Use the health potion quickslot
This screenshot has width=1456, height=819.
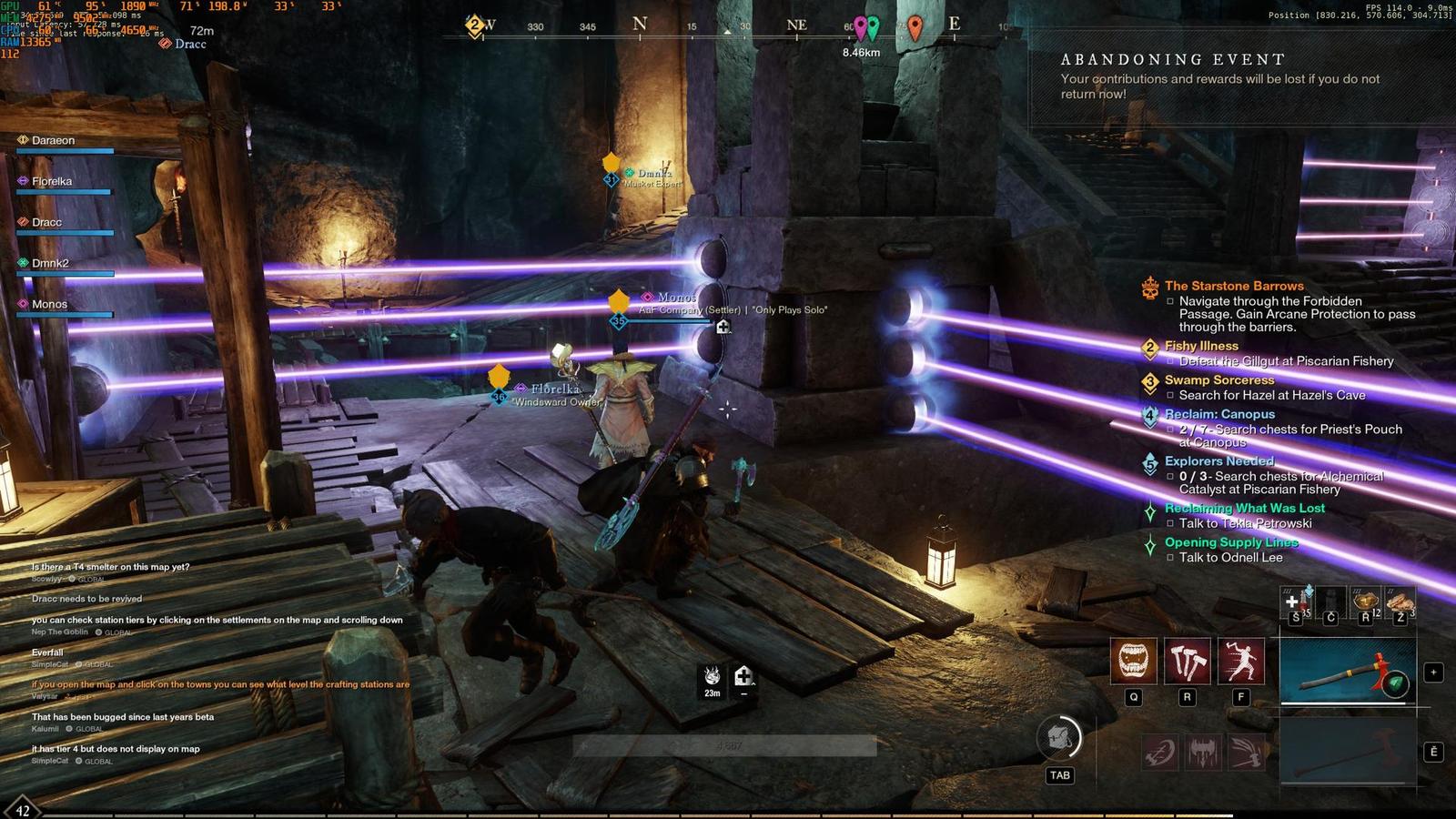(x=1296, y=602)
